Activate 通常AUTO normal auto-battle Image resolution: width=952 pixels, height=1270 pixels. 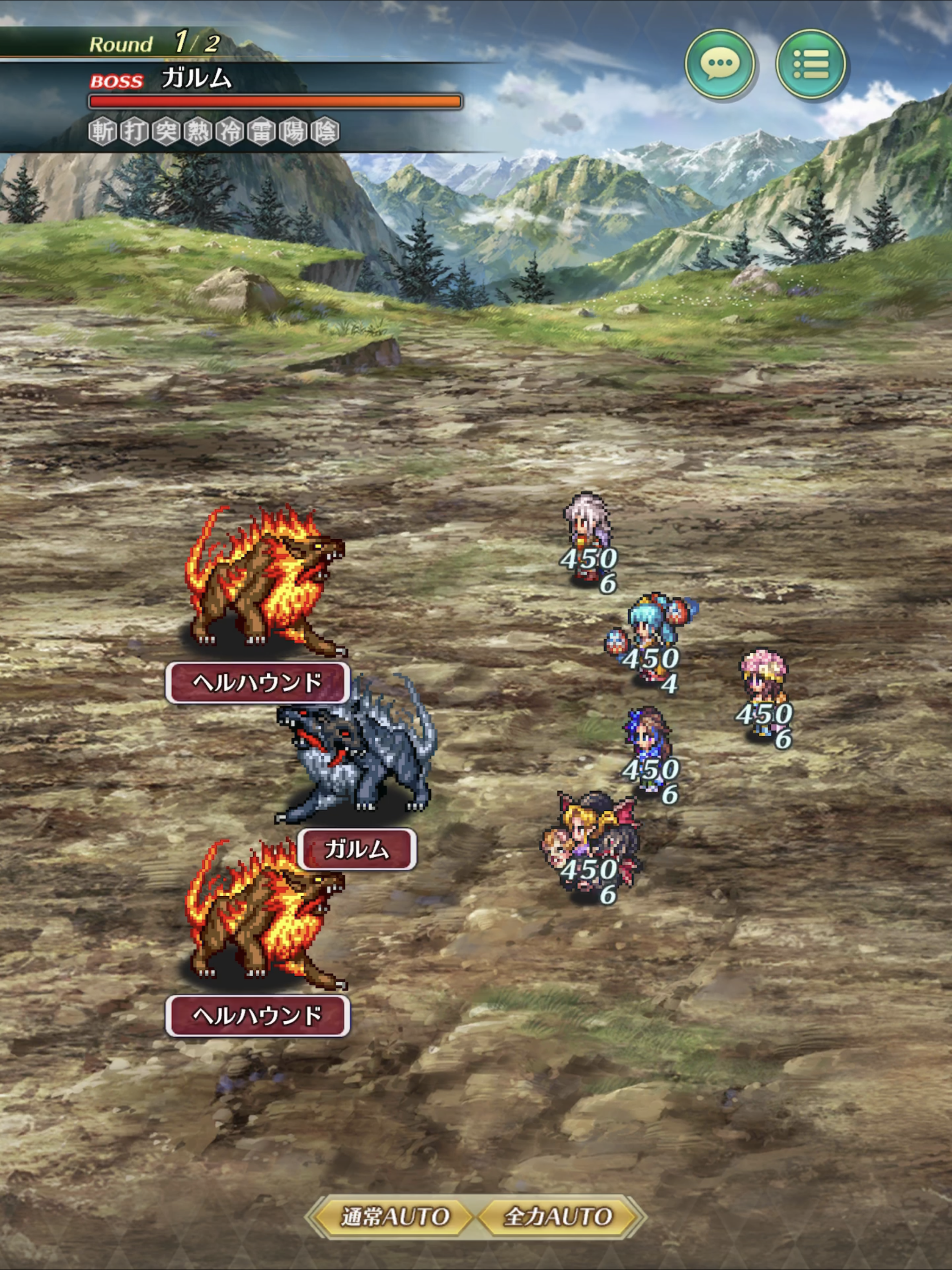(395, 1216)
